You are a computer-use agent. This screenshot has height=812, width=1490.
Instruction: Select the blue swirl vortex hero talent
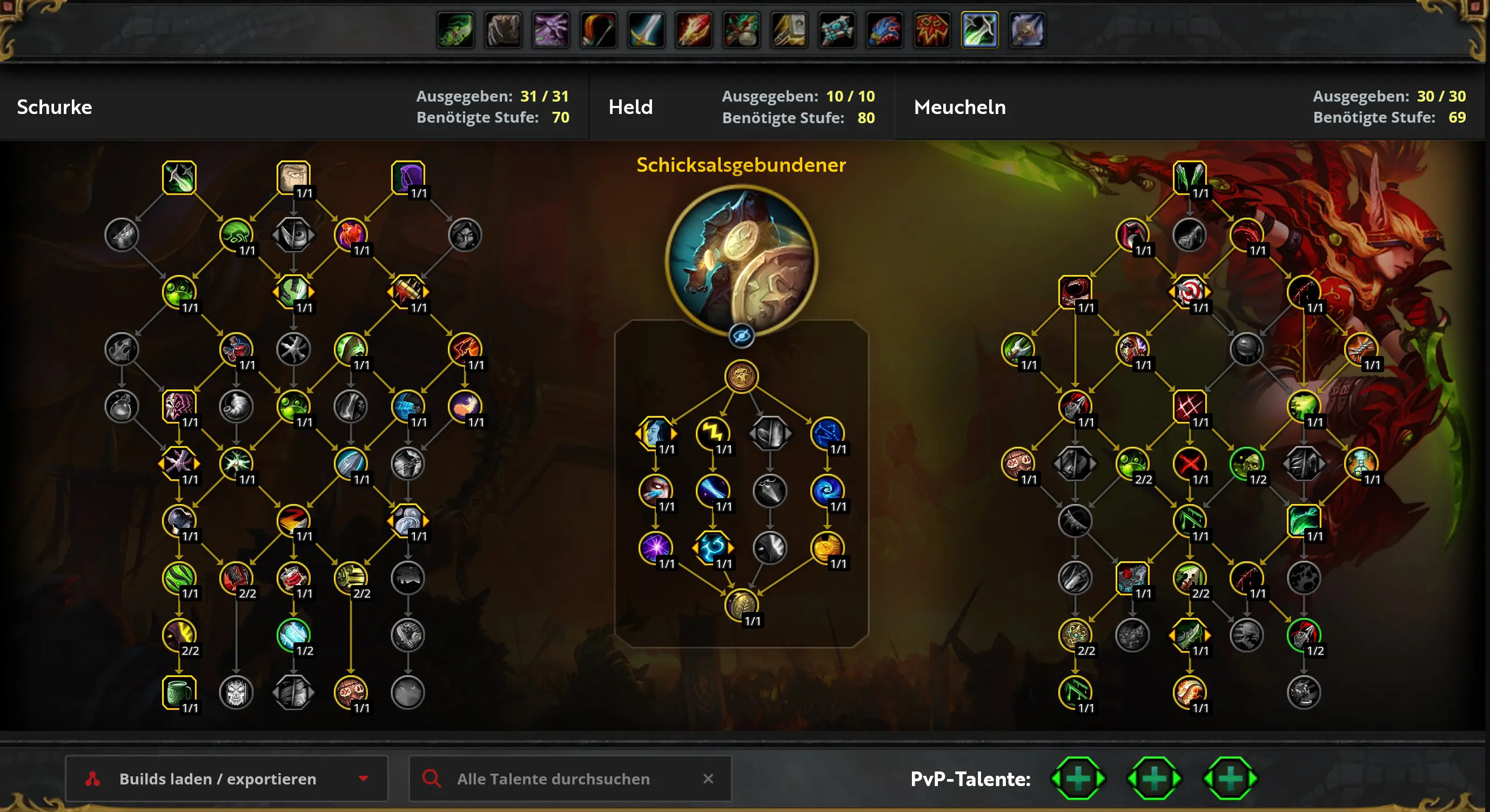coord(827,490)
